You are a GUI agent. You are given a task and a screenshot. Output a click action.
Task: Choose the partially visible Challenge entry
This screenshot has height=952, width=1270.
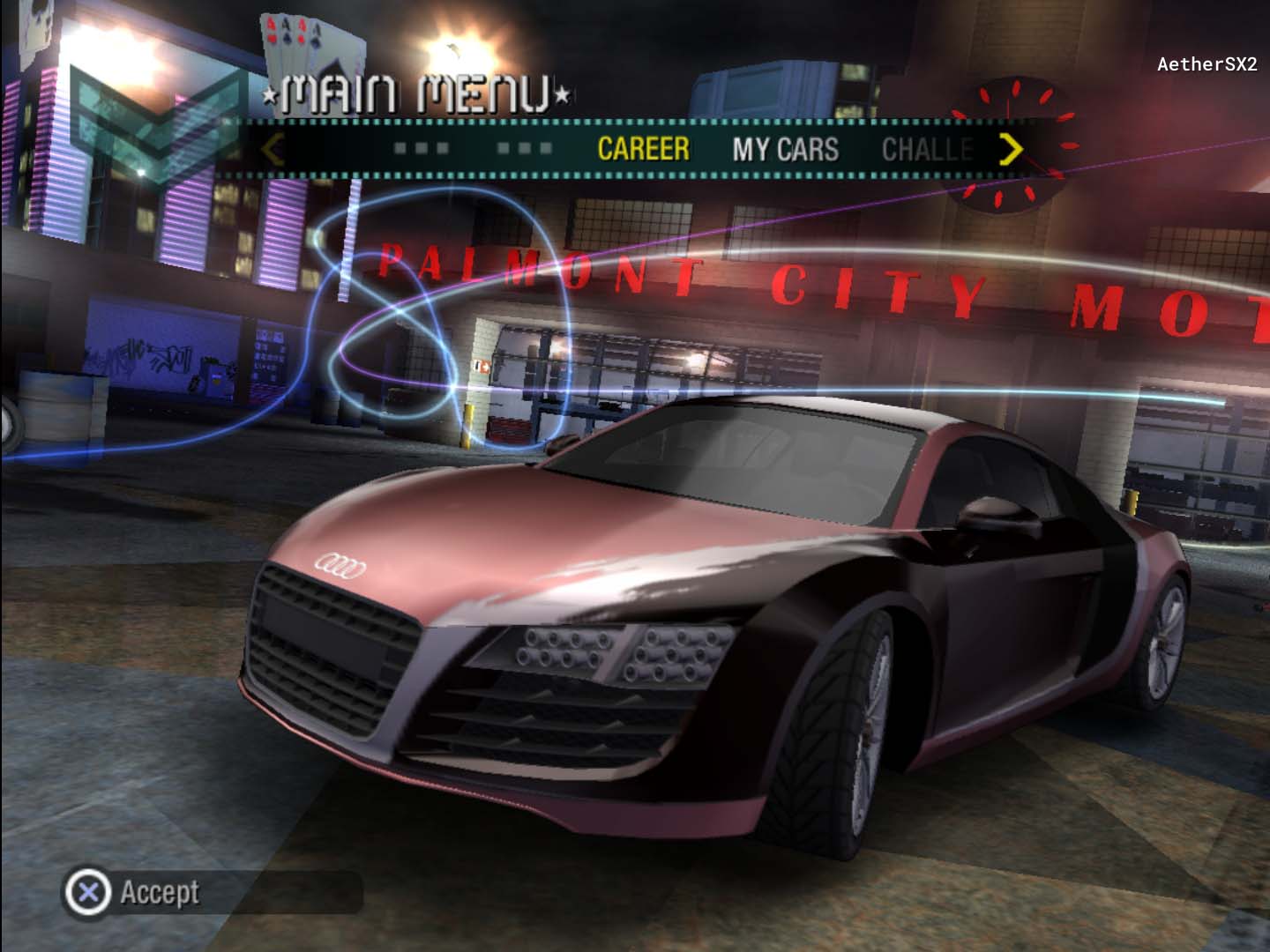click(x=927, y=149)
